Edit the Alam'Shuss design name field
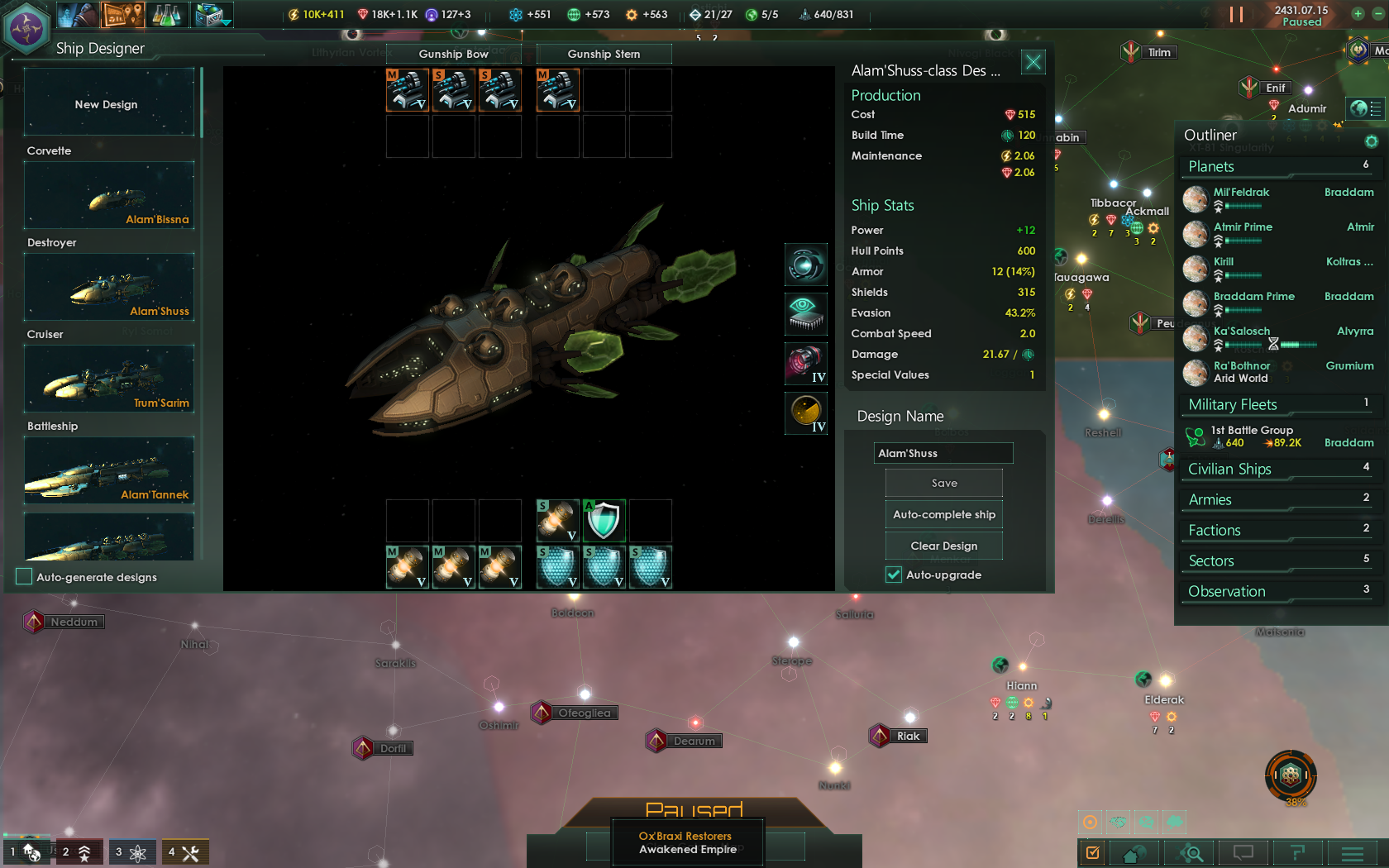 coord(943,453)
